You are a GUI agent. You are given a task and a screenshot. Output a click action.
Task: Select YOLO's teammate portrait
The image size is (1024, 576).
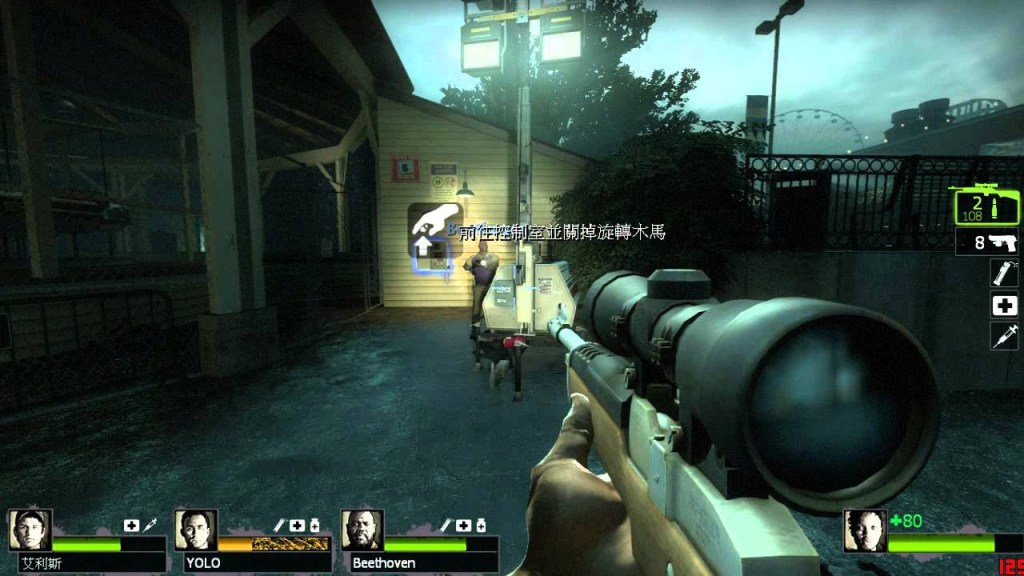196,530
